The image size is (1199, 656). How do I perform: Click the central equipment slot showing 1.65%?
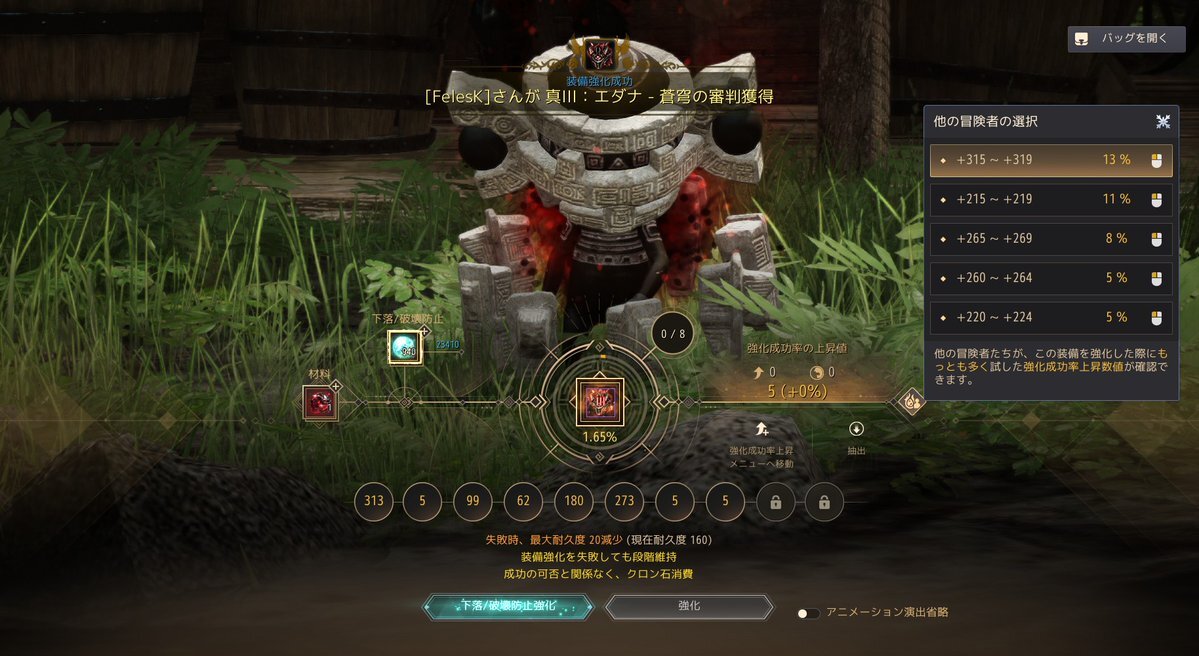(599, 402)
